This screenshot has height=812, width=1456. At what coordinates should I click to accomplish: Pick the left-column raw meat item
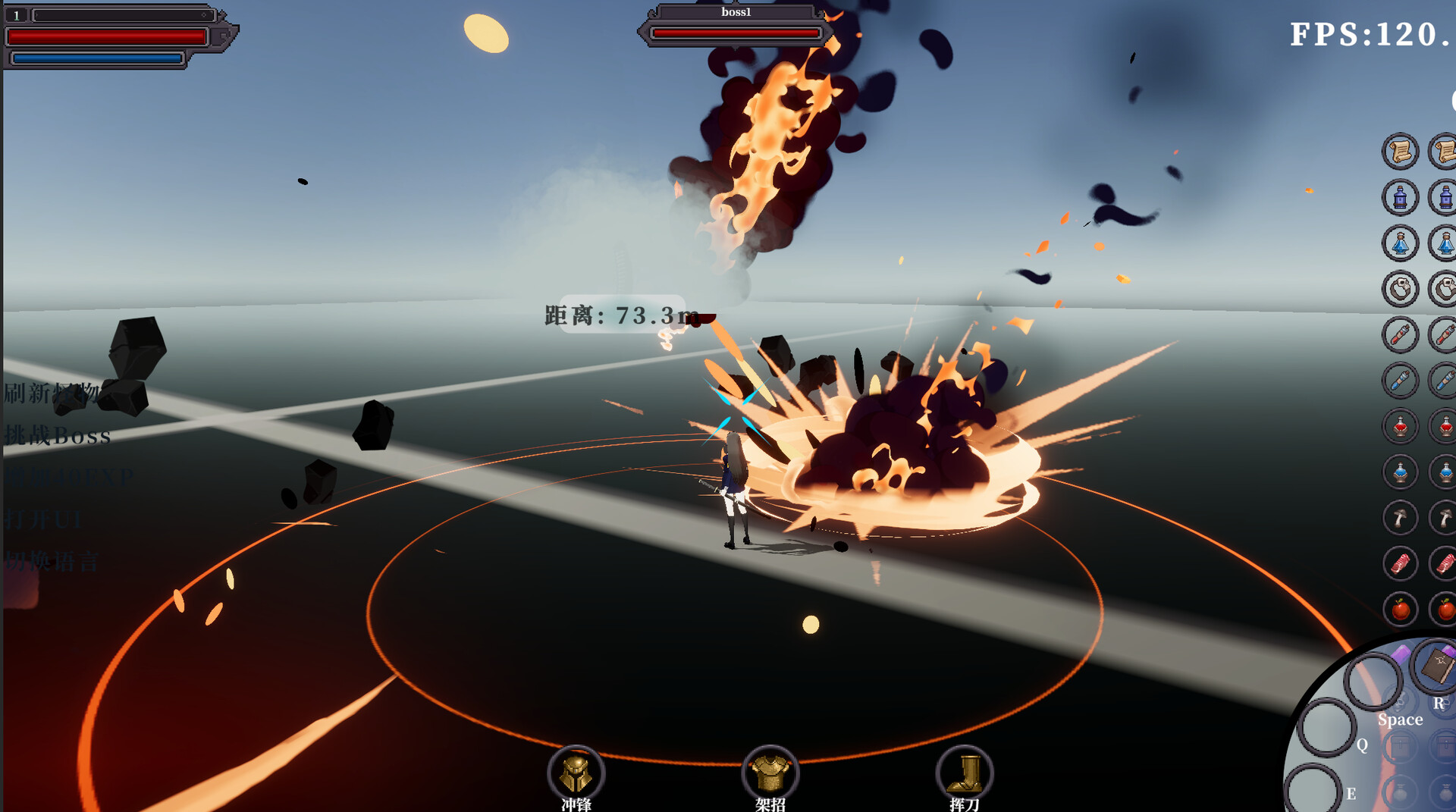pyautogui.click(x=1400, y=564)
